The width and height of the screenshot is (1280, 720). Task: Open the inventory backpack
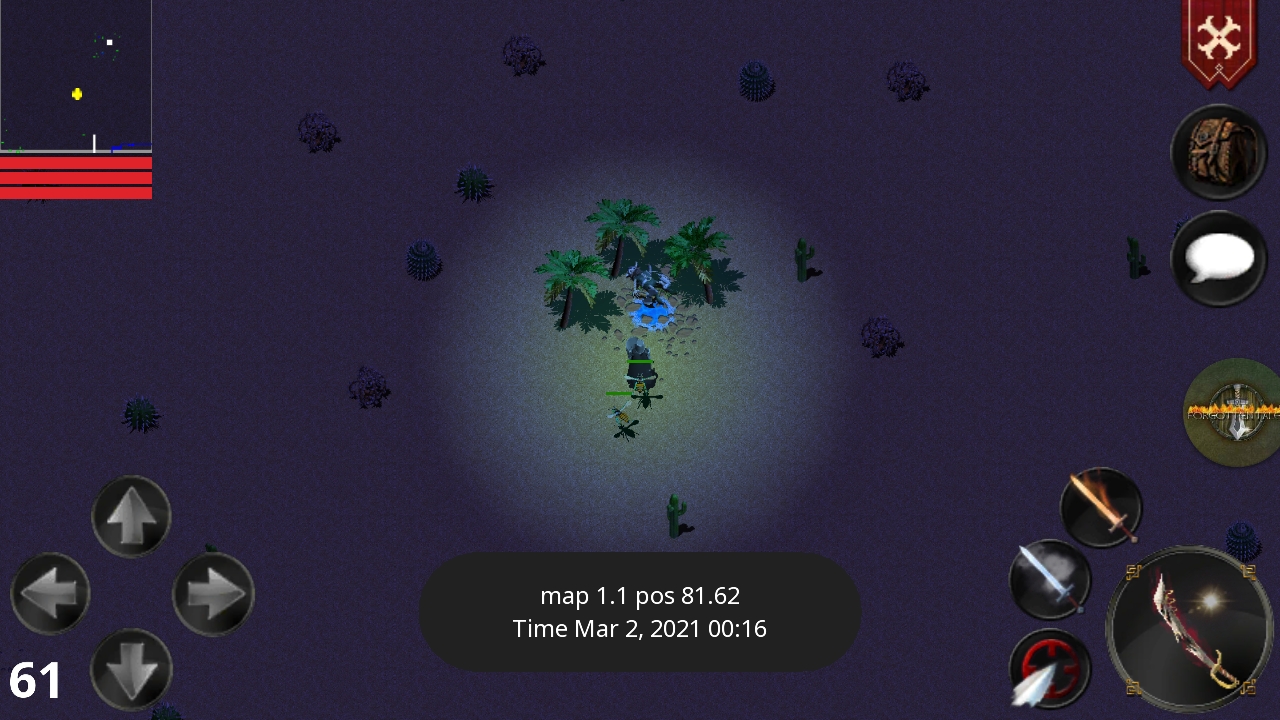[x=1218, y=152]
